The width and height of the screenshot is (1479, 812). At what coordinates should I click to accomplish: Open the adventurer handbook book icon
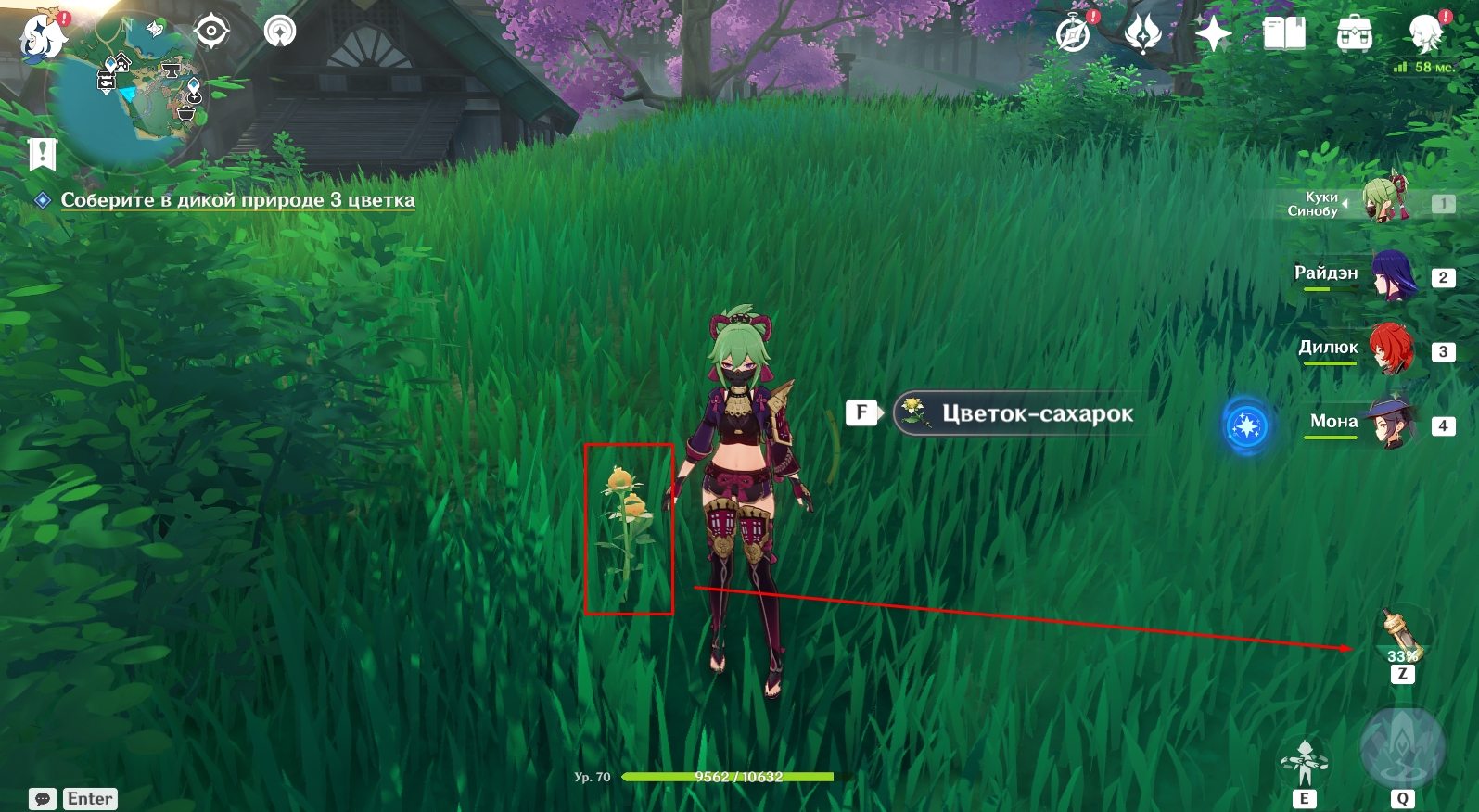(1284, 35)
